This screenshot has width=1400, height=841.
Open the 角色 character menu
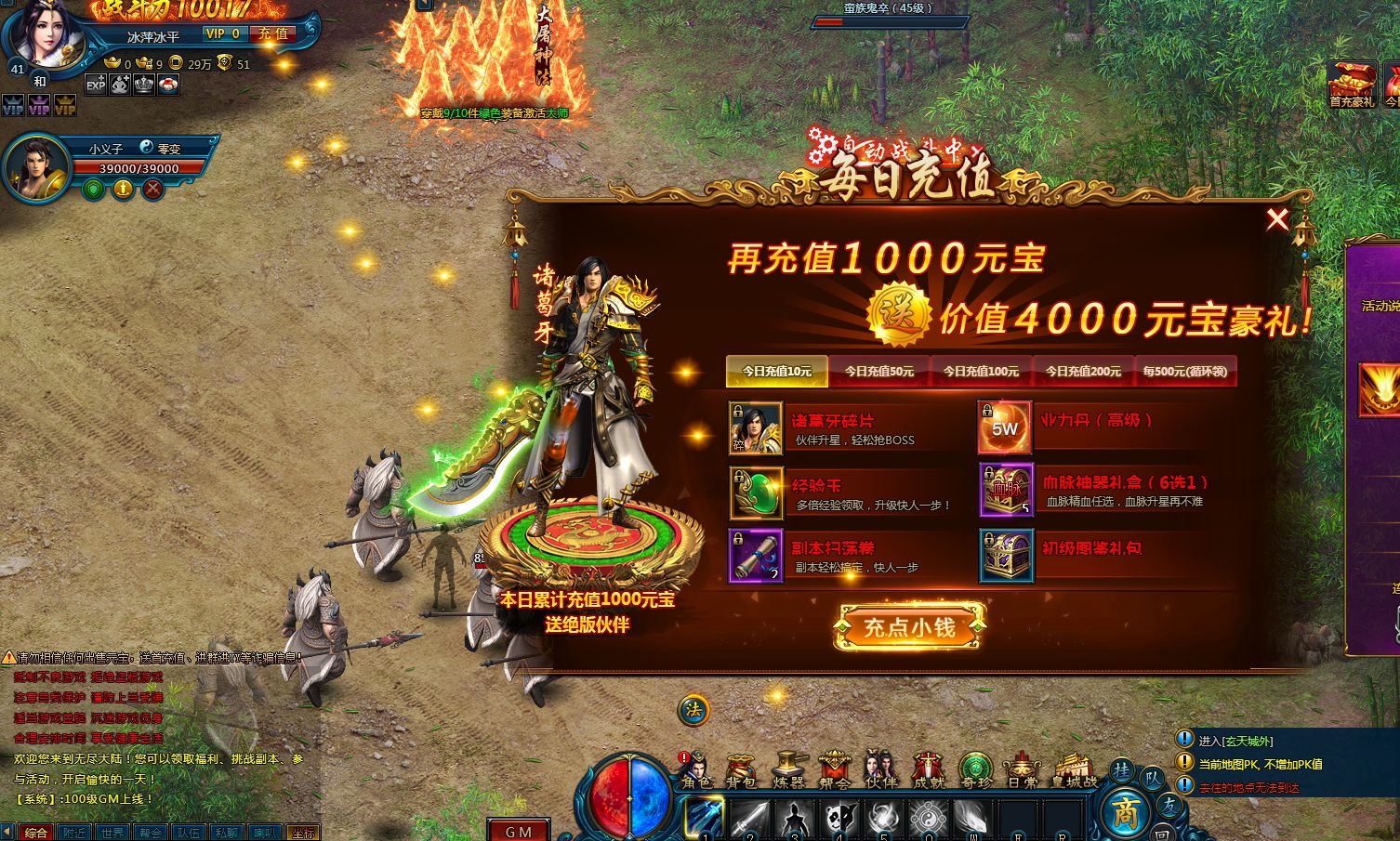pos(695,770)
